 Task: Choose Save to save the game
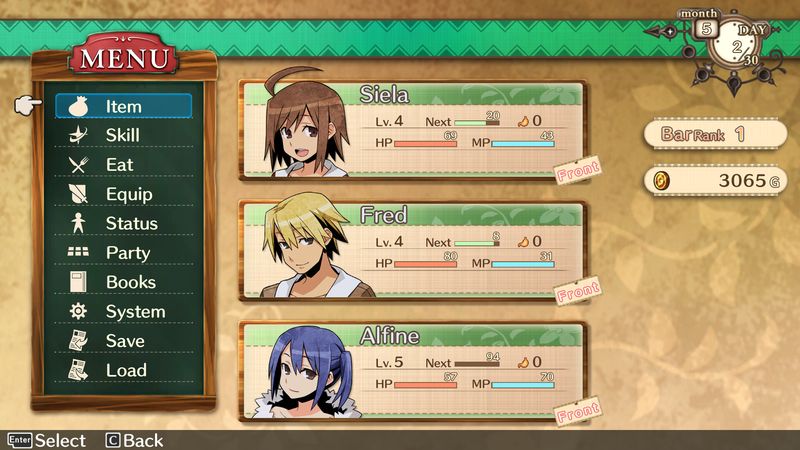(125, 341)
